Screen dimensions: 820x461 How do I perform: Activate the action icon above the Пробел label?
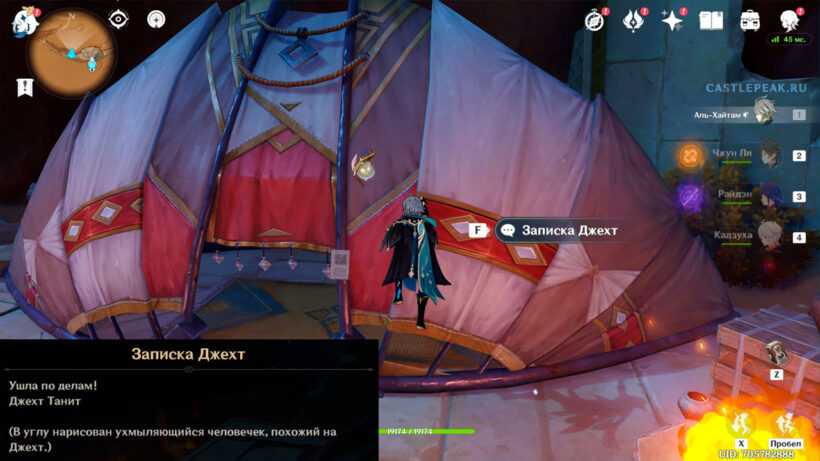point(785,422)
